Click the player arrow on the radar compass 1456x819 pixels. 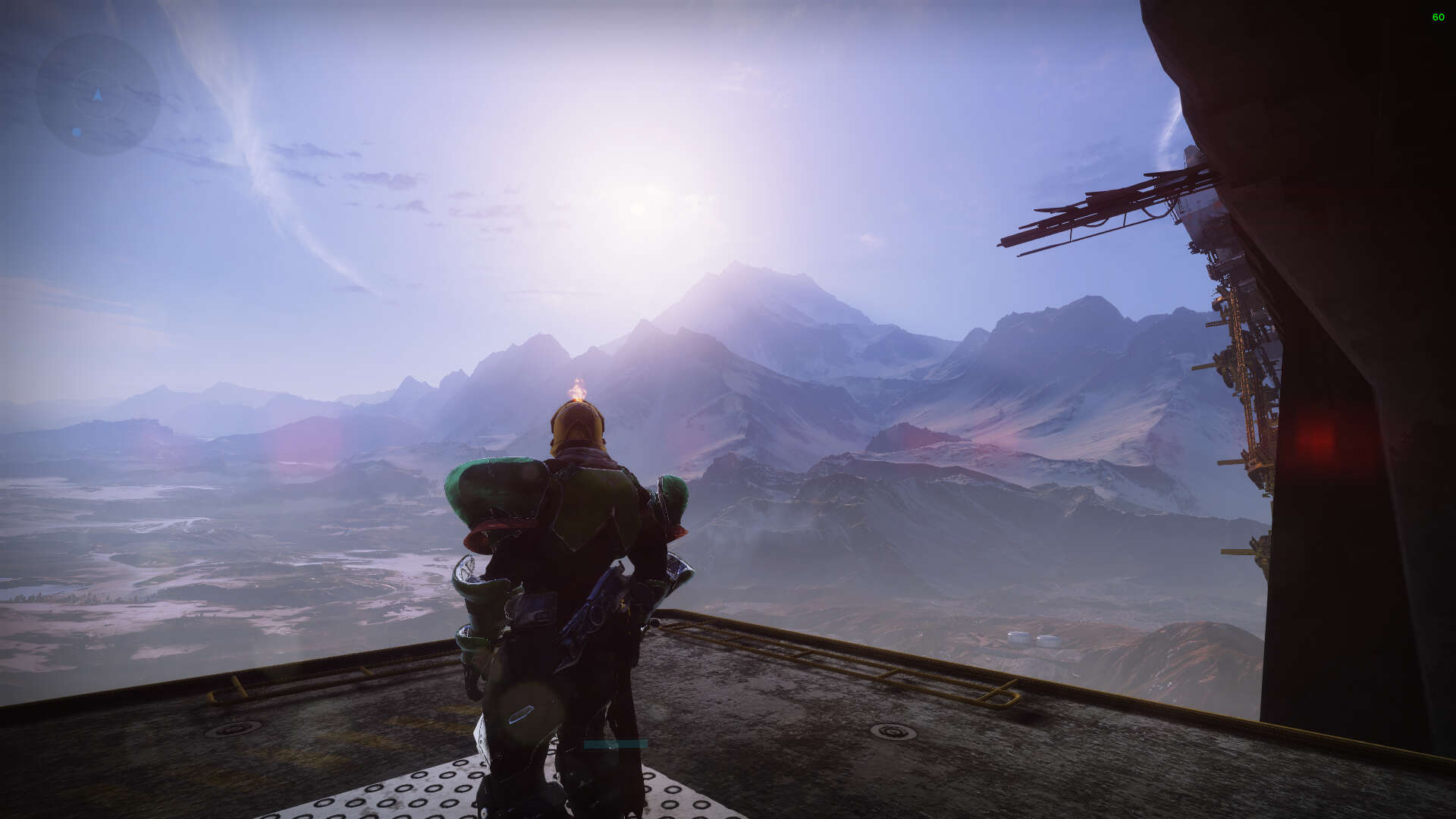pos(97,96)
